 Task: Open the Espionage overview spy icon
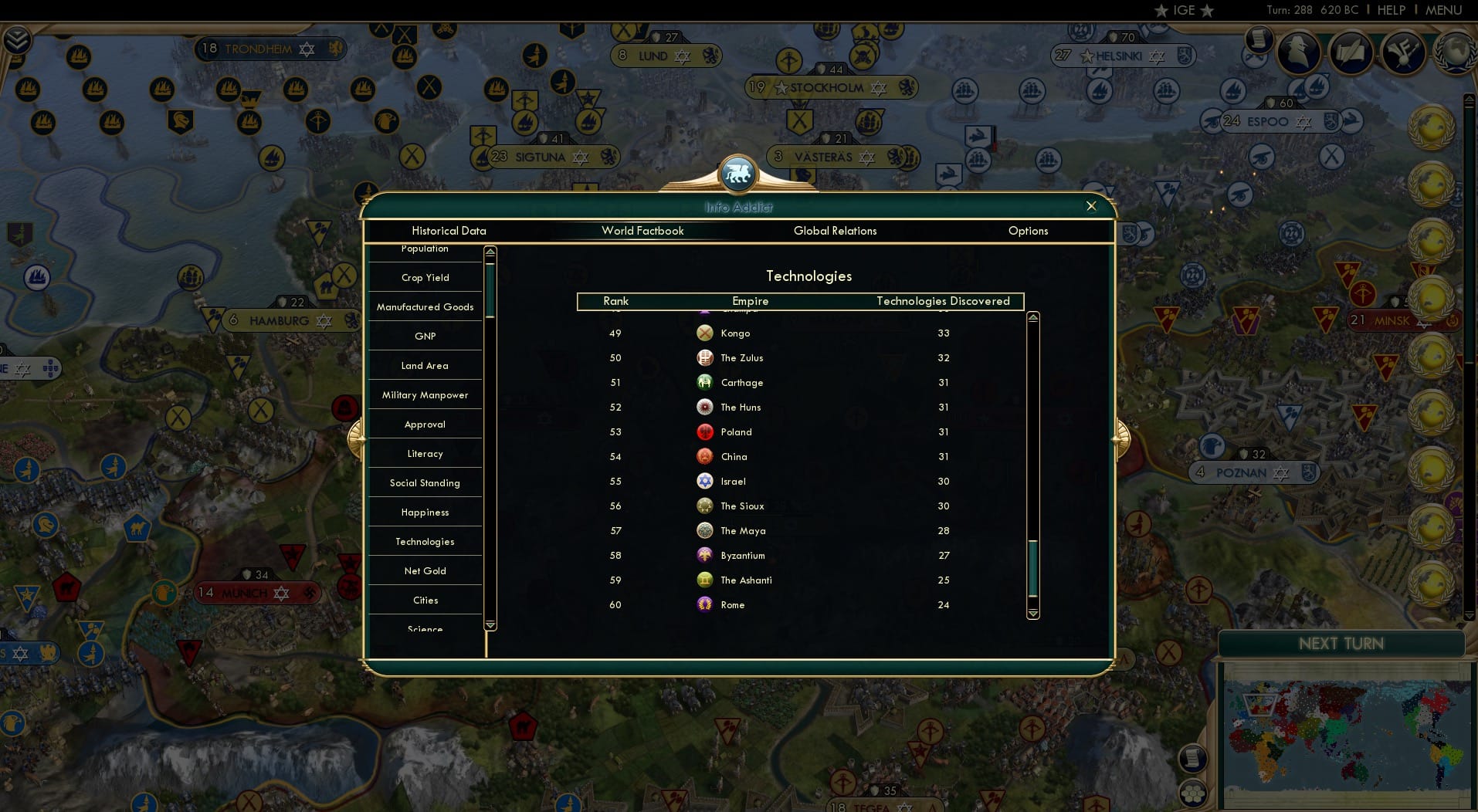click(1297, 52)
